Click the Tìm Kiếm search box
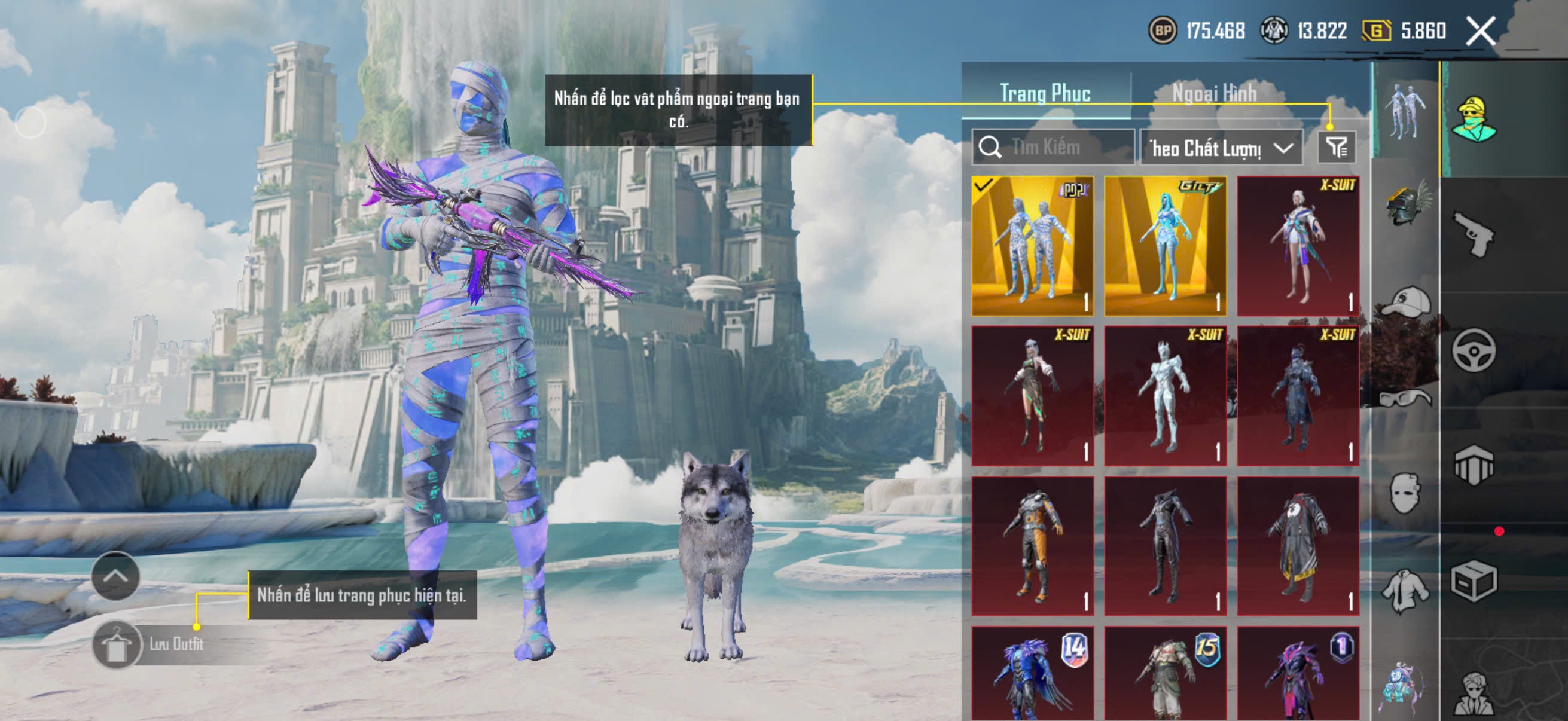 1053,147
